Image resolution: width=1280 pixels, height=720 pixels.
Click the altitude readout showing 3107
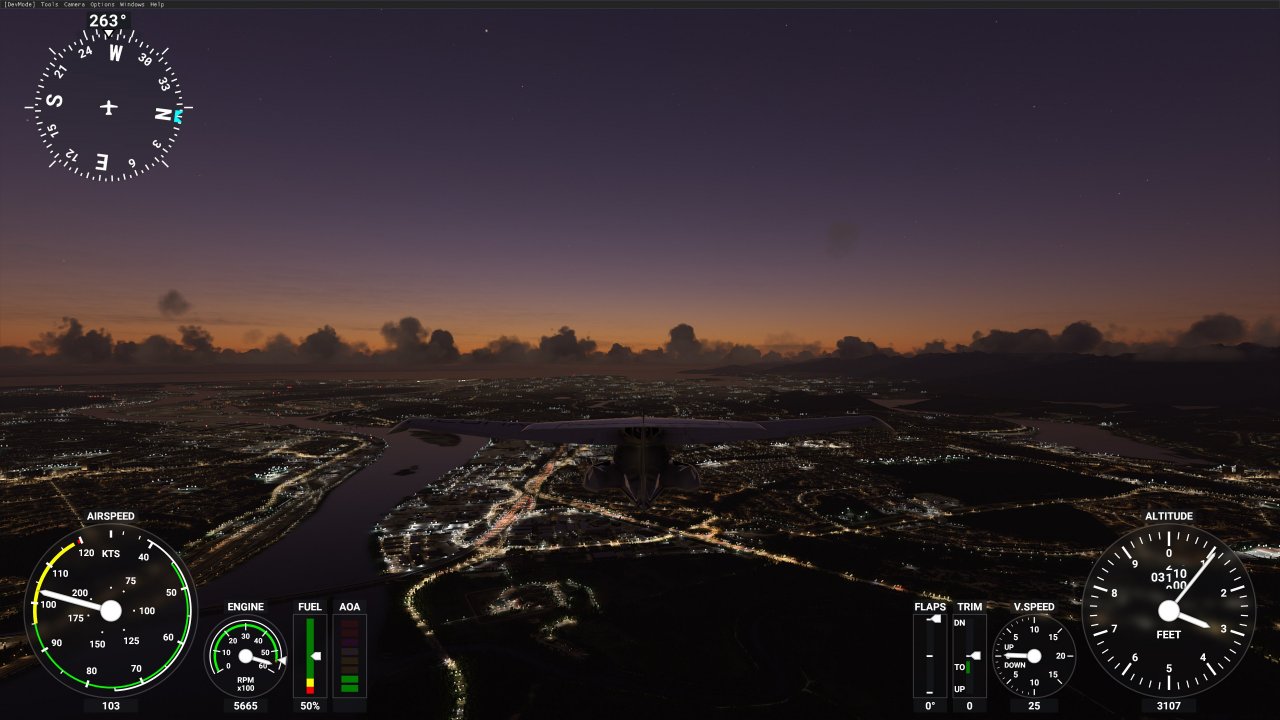click(1170, 705)
